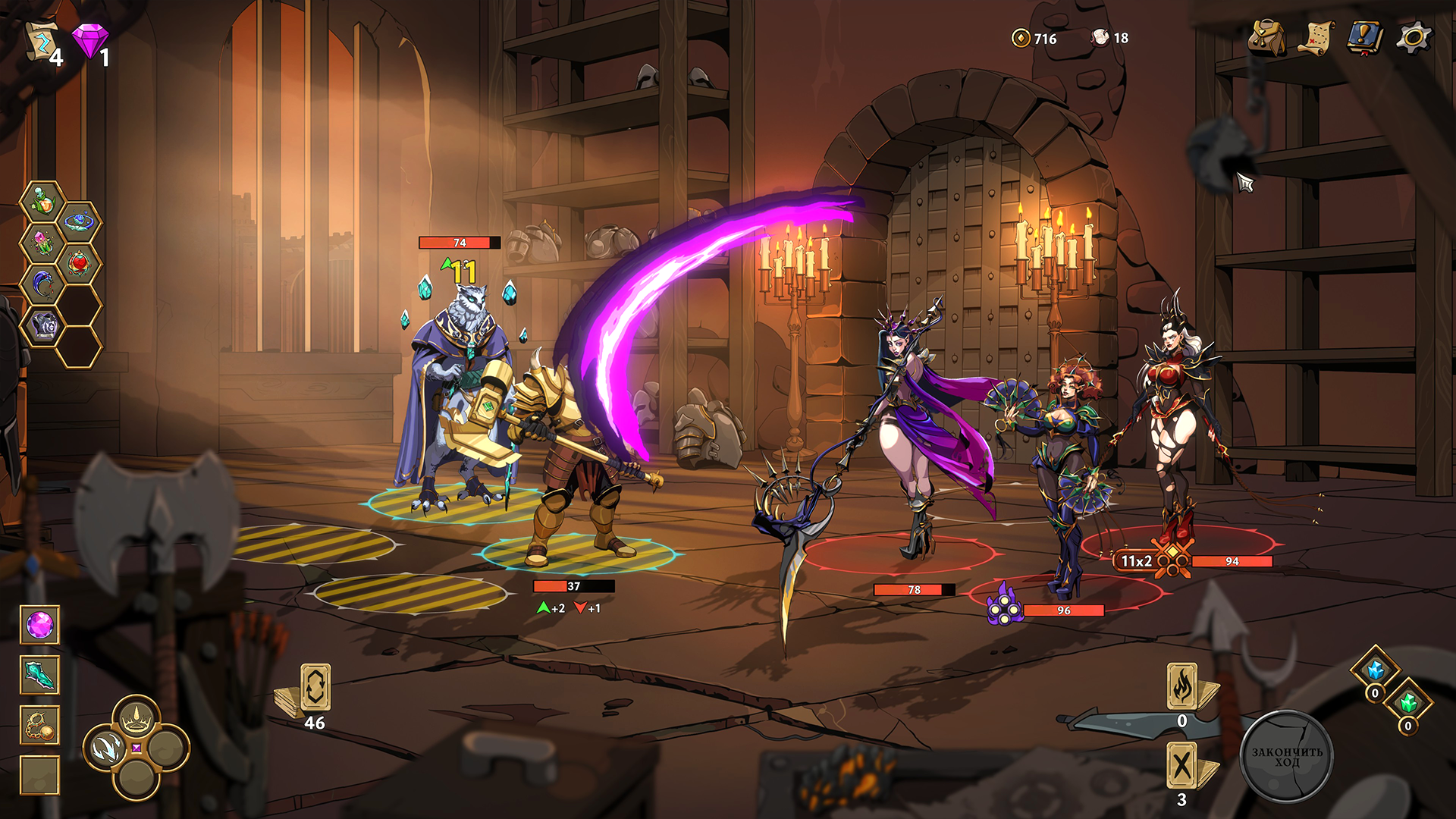
Task: Select the round purple gem item slot
Action: click(x=39, y=626)
